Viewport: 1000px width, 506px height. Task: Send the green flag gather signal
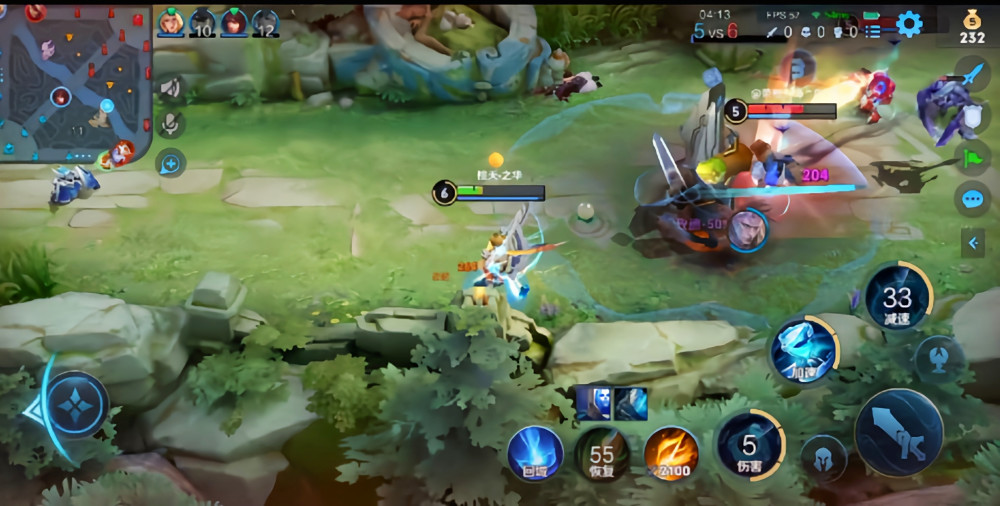[x=972, y=158]
